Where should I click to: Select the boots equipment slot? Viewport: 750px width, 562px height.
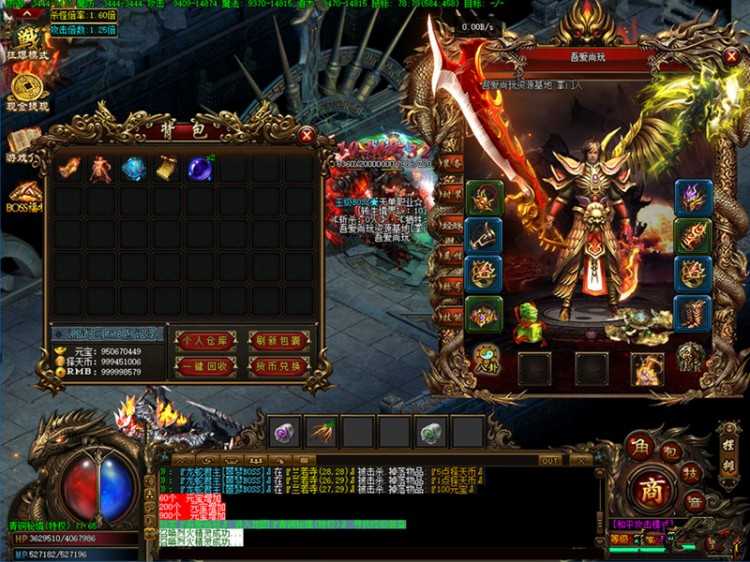click(x=693, y=313)
